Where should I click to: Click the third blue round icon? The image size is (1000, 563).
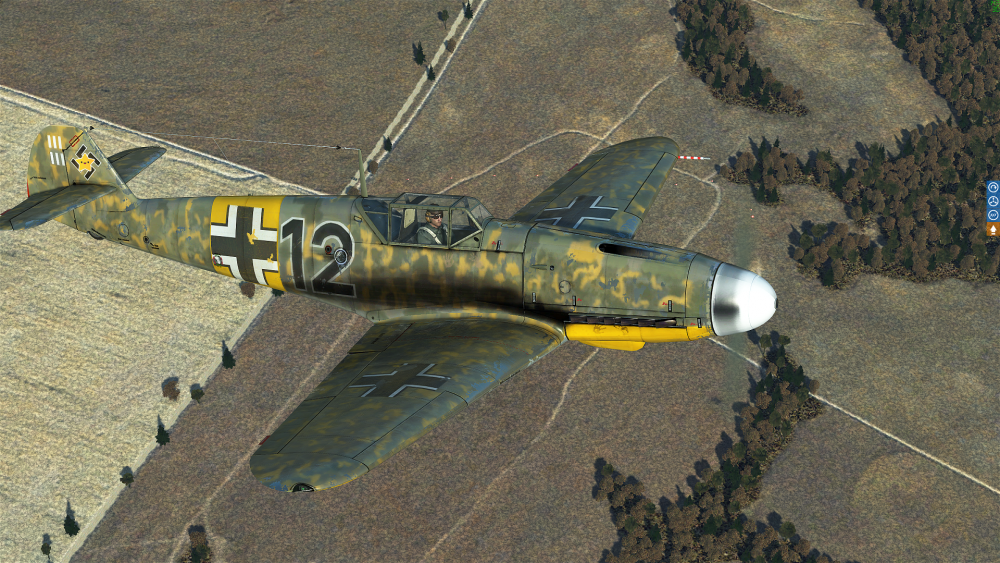pyautogui.click(x=993, y=214)
